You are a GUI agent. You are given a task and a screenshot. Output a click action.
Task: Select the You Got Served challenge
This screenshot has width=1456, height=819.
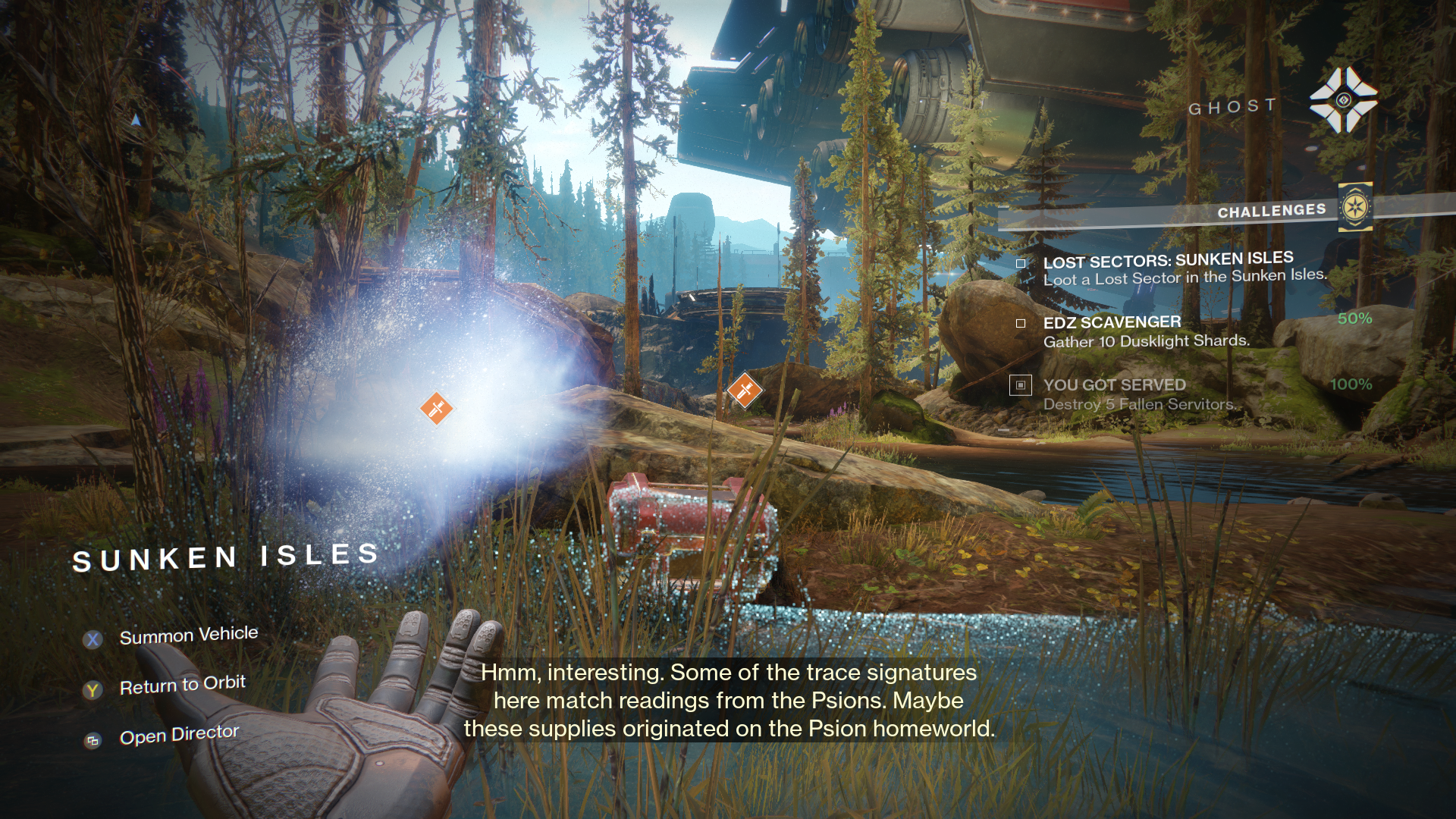pyautogui.click(x=1137, y=394)
